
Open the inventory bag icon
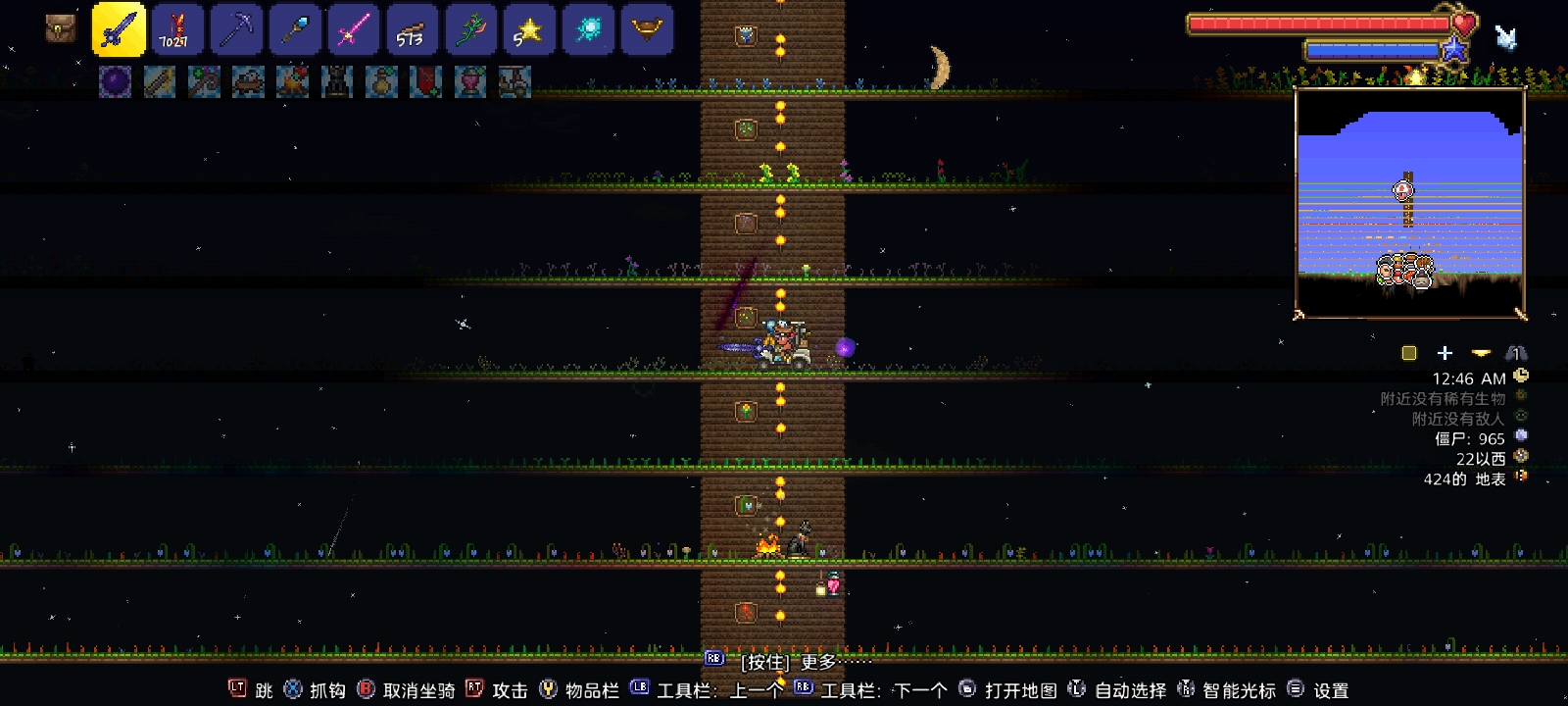pyautogui.click(x=60, y=28)
